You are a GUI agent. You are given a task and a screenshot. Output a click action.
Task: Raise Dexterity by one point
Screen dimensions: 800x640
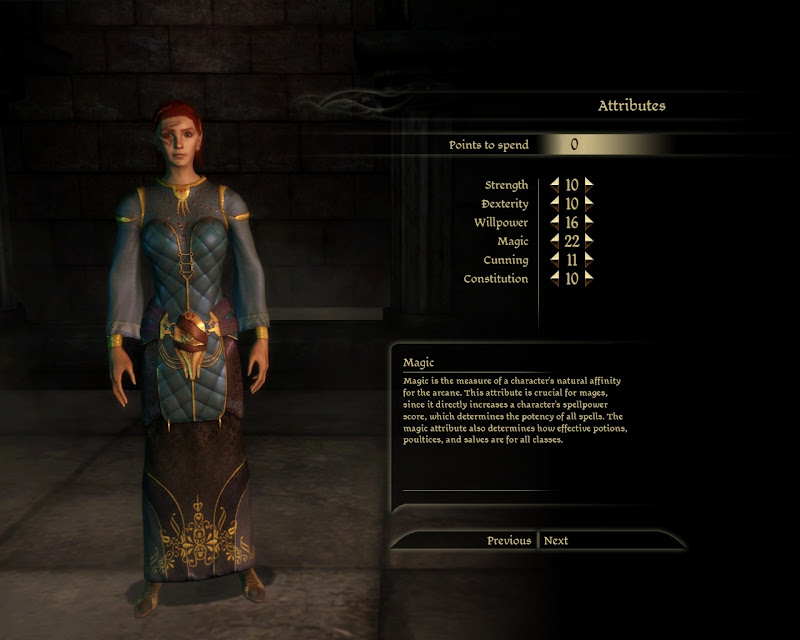click(589, 204)
